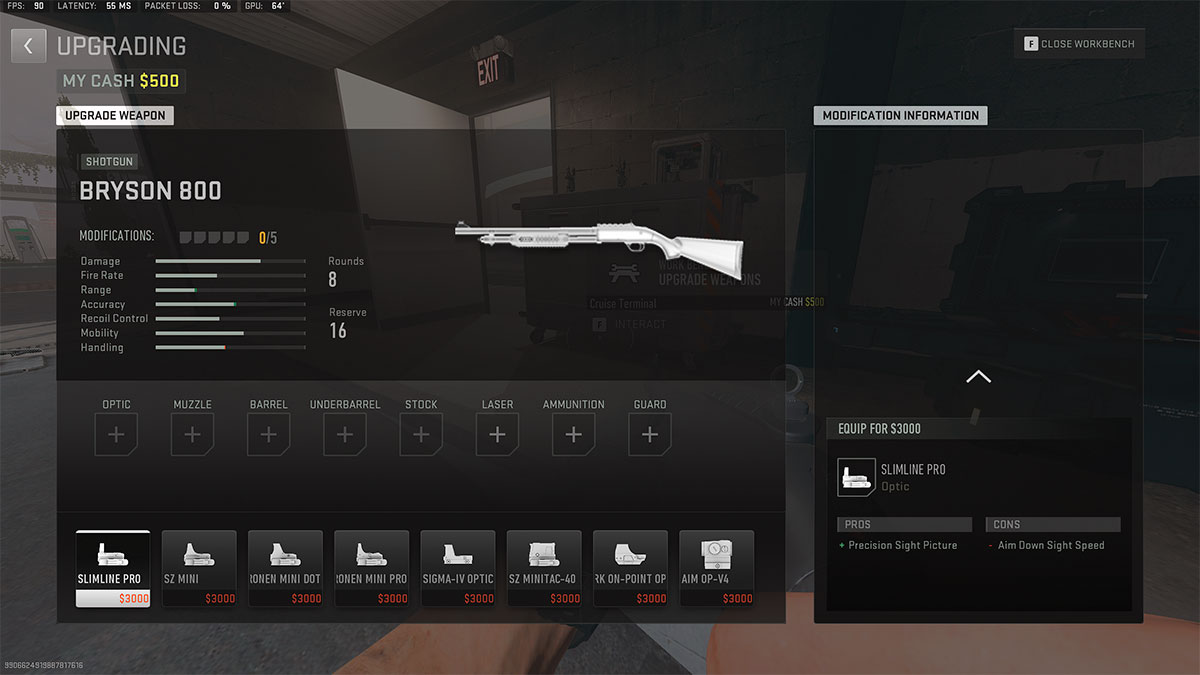The image size is (1200, 675).
Task: Choose the Guard attachment slot
Action: point(650,435)
